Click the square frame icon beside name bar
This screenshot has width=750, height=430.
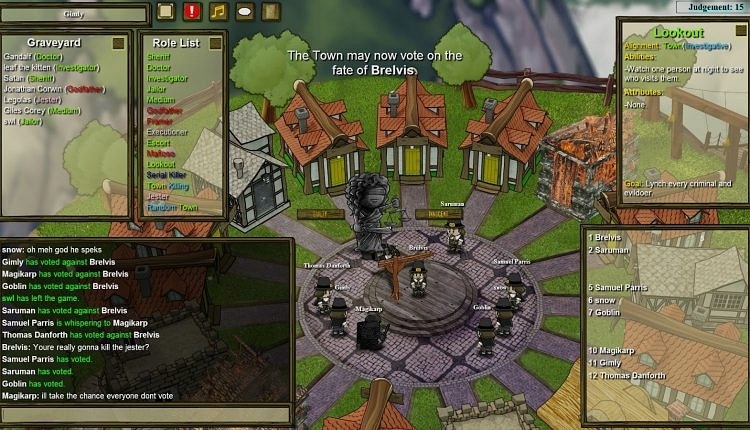[x=166, y=11]
